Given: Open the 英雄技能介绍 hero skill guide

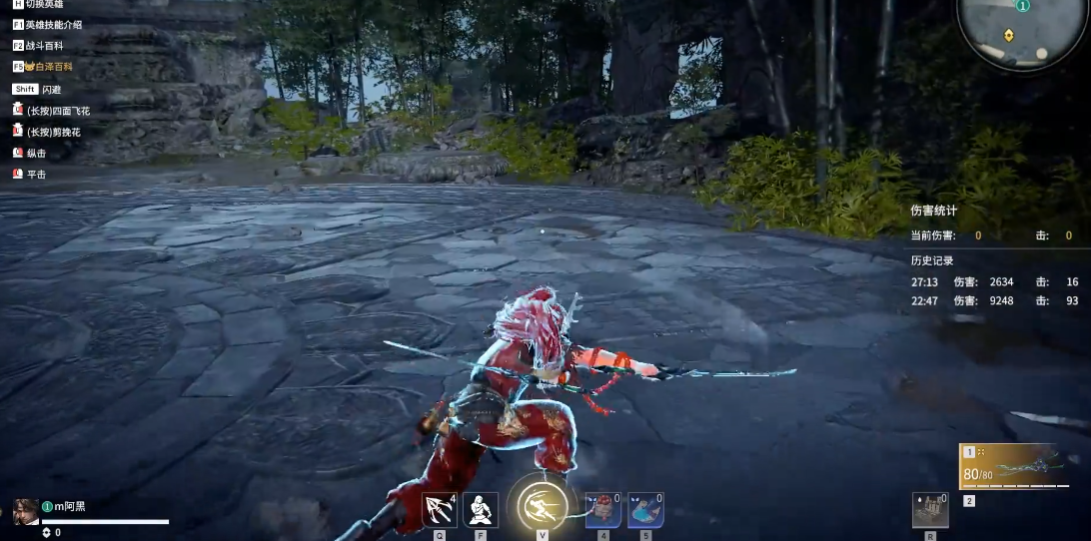Looking at the screenshot, I should point(54,25).
